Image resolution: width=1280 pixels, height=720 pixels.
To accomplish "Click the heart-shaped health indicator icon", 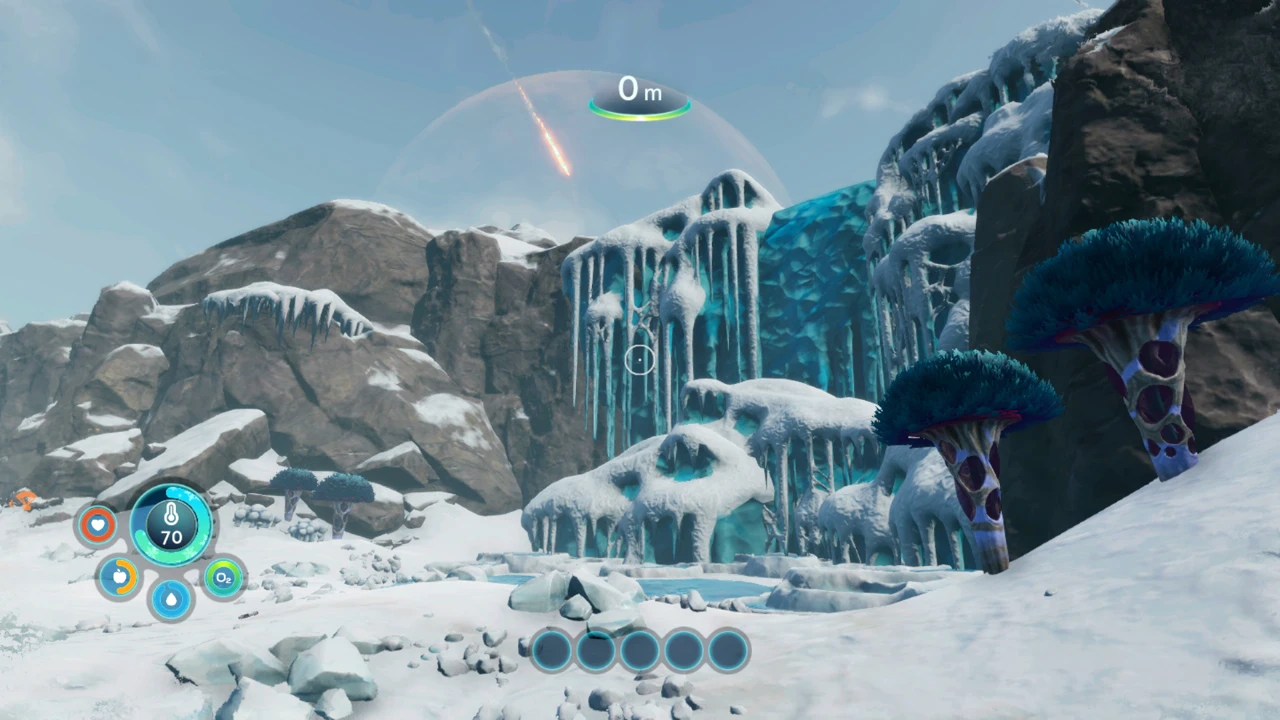I will 97,524.
